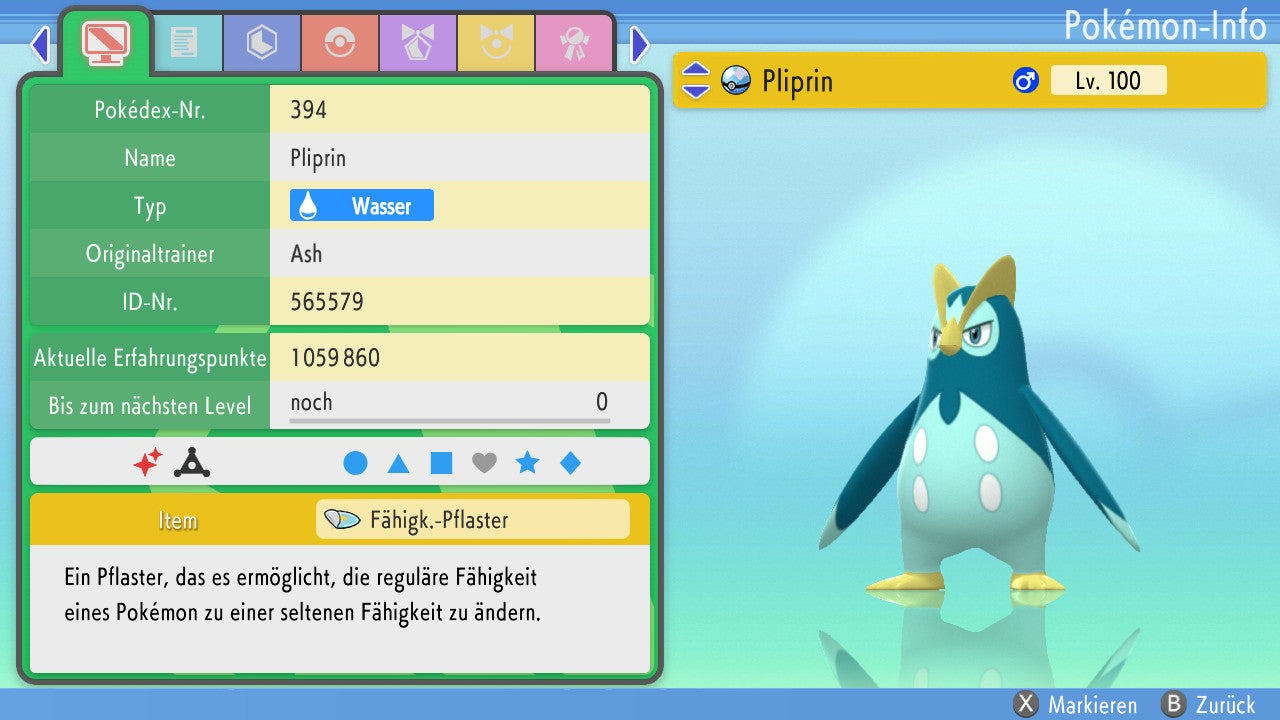Viewport: 1280px width, 720px height.
Task: Select the yellow contest moves tab
Action: (x=496, y=43)
